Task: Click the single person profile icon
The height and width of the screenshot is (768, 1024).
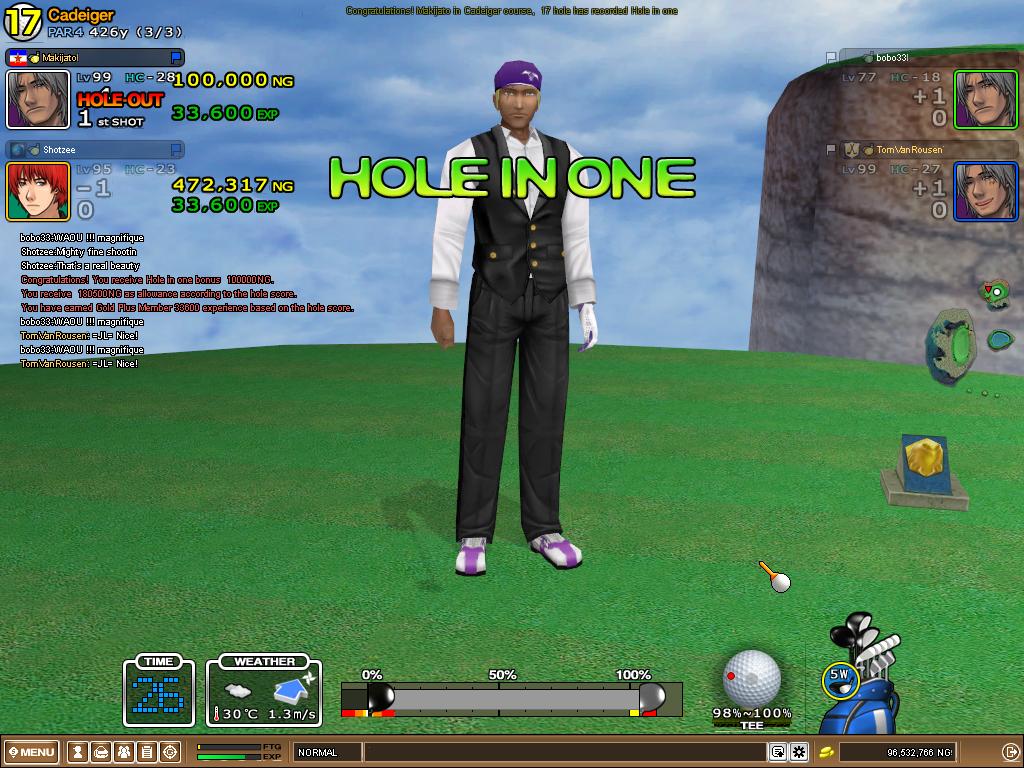Action: coord(77,752)
